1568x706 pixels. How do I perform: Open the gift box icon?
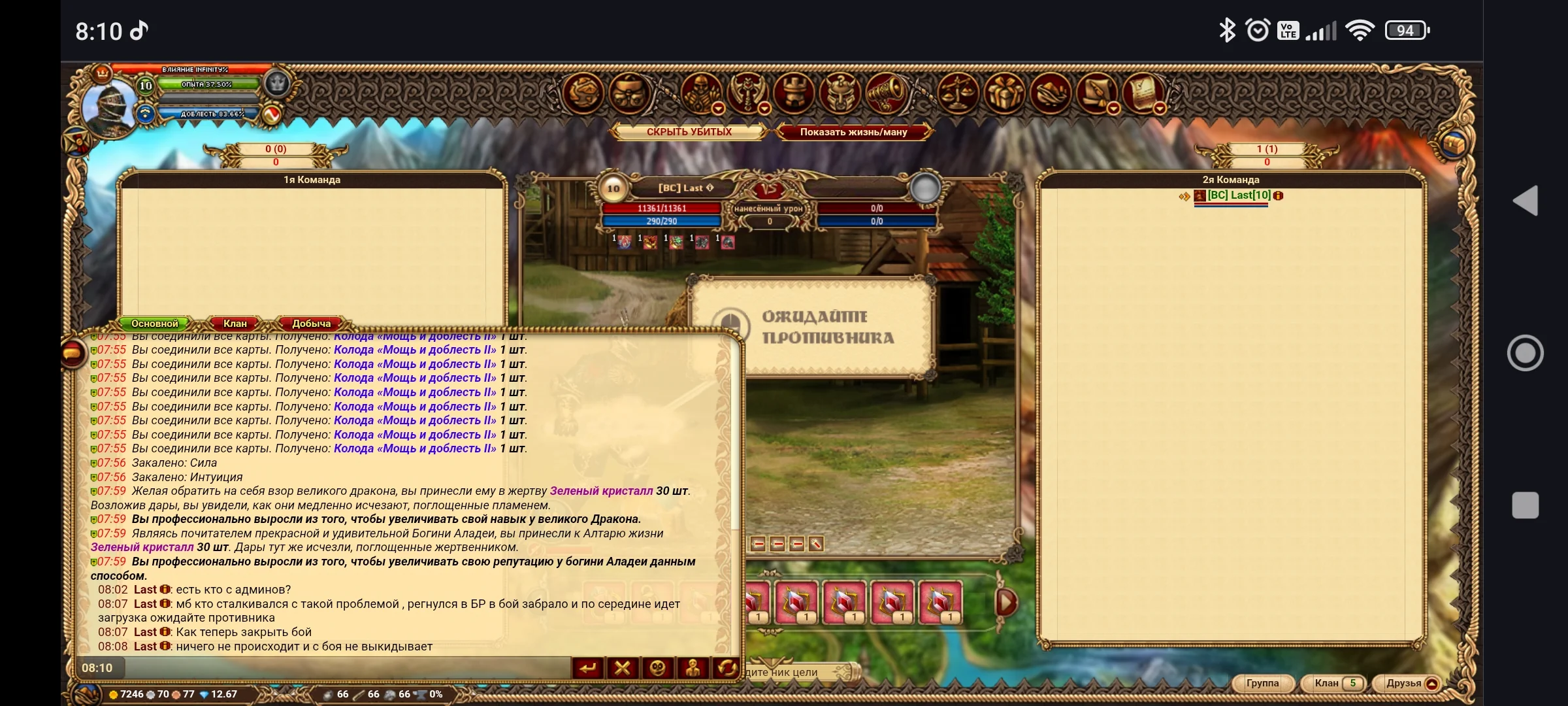click(1004, 92)
